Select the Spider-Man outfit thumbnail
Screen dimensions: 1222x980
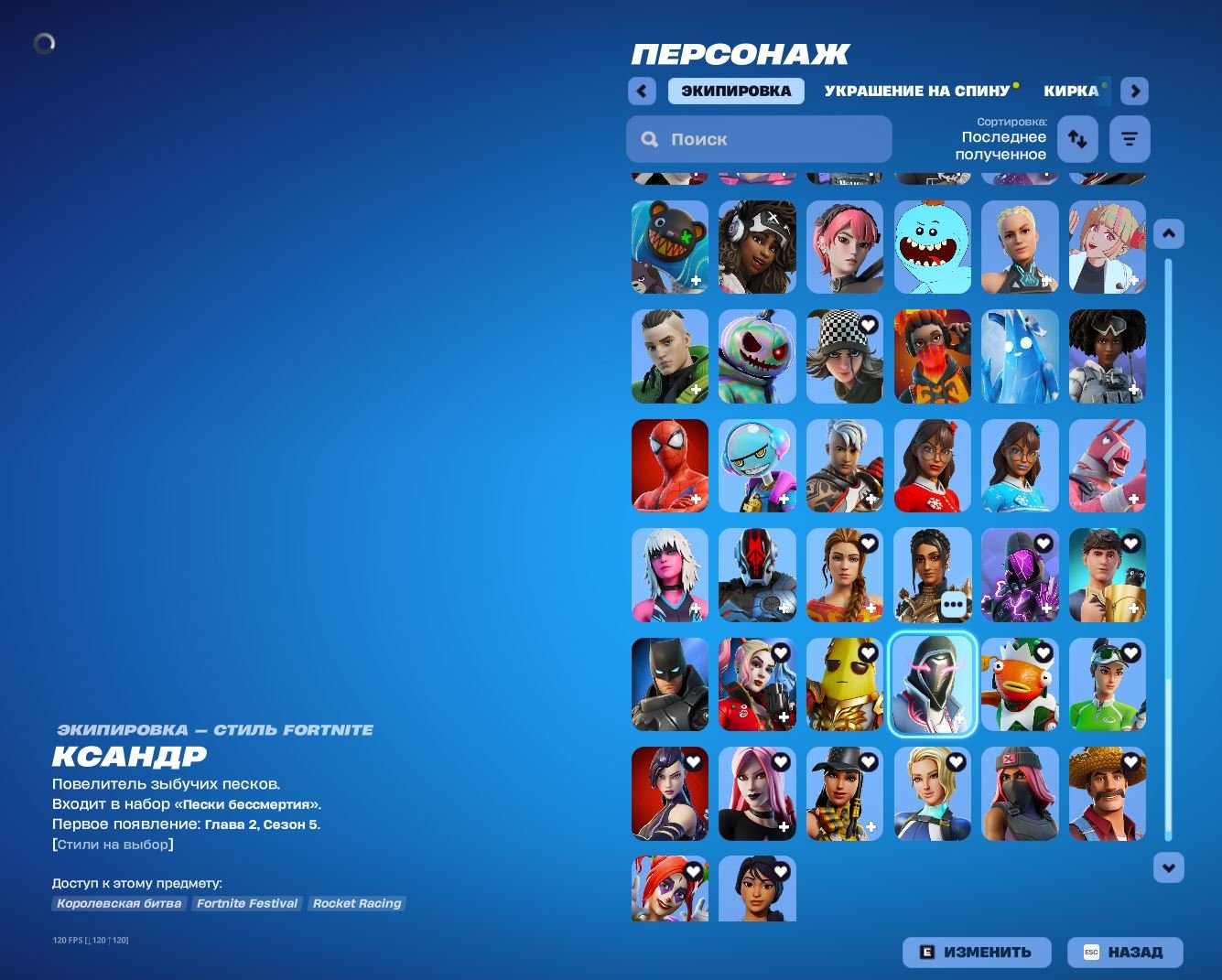669,466
